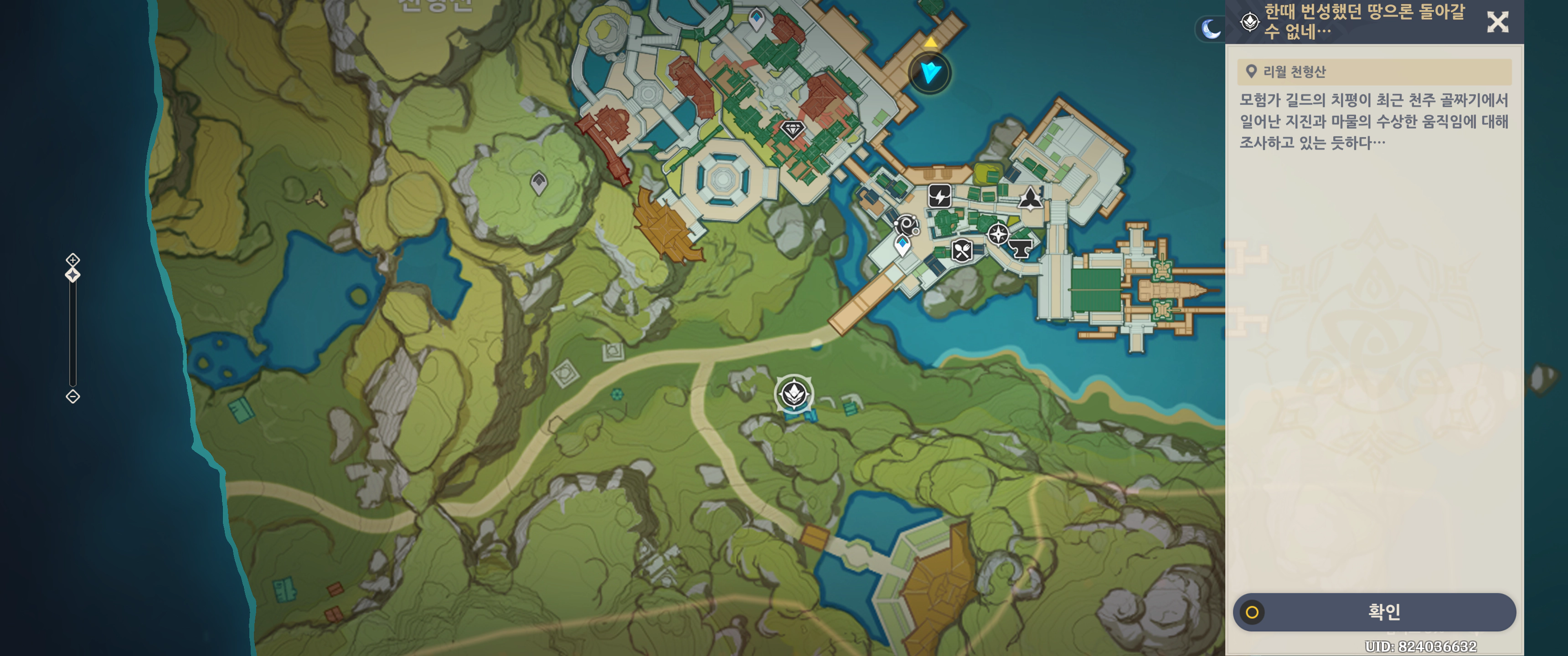1568x656 pixels.
Task: Click the map zoom slider handle
Action: 72,275
